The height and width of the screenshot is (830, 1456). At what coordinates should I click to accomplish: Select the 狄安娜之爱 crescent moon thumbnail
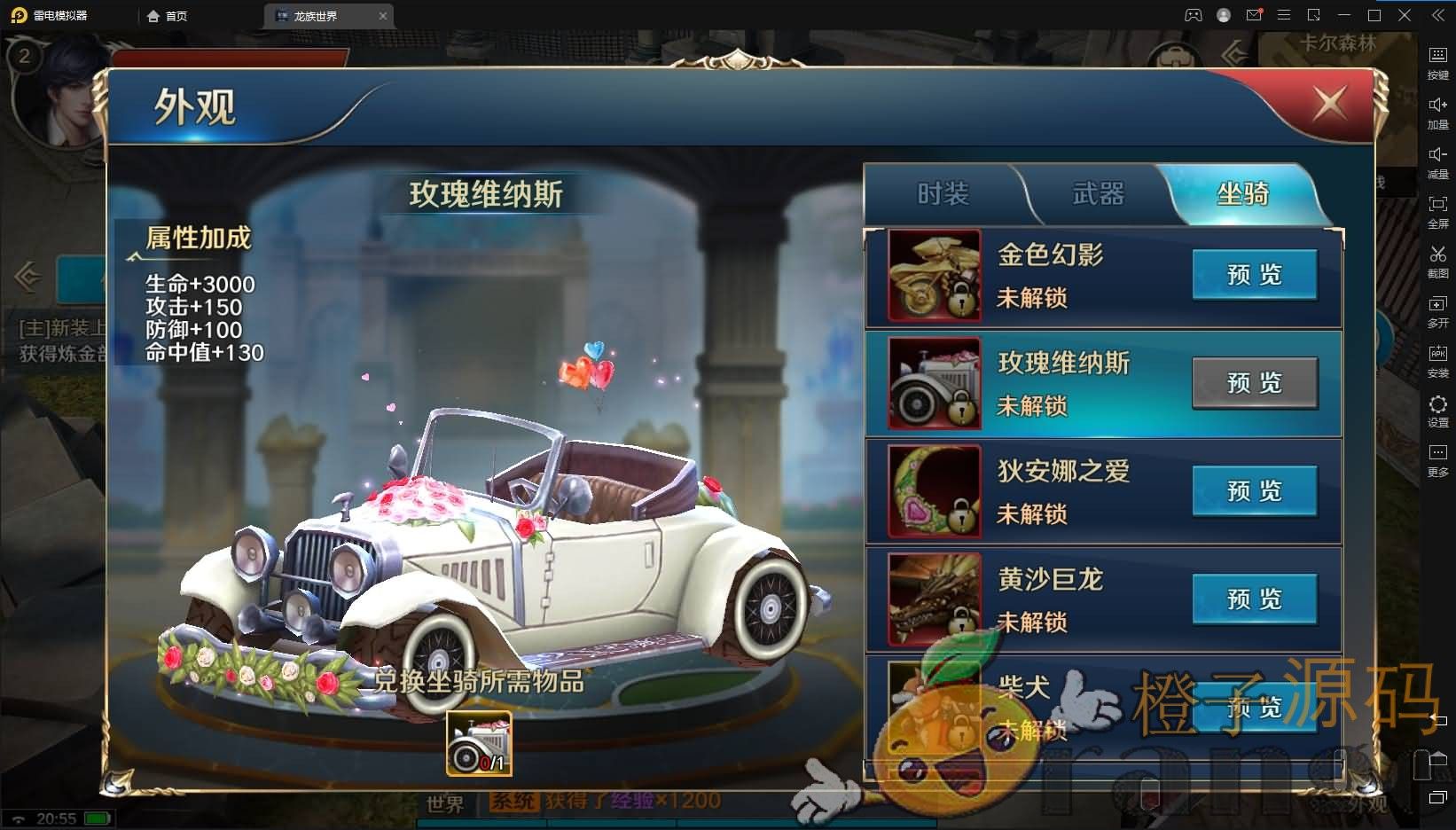pyautogui.click(x=935, y=491)
